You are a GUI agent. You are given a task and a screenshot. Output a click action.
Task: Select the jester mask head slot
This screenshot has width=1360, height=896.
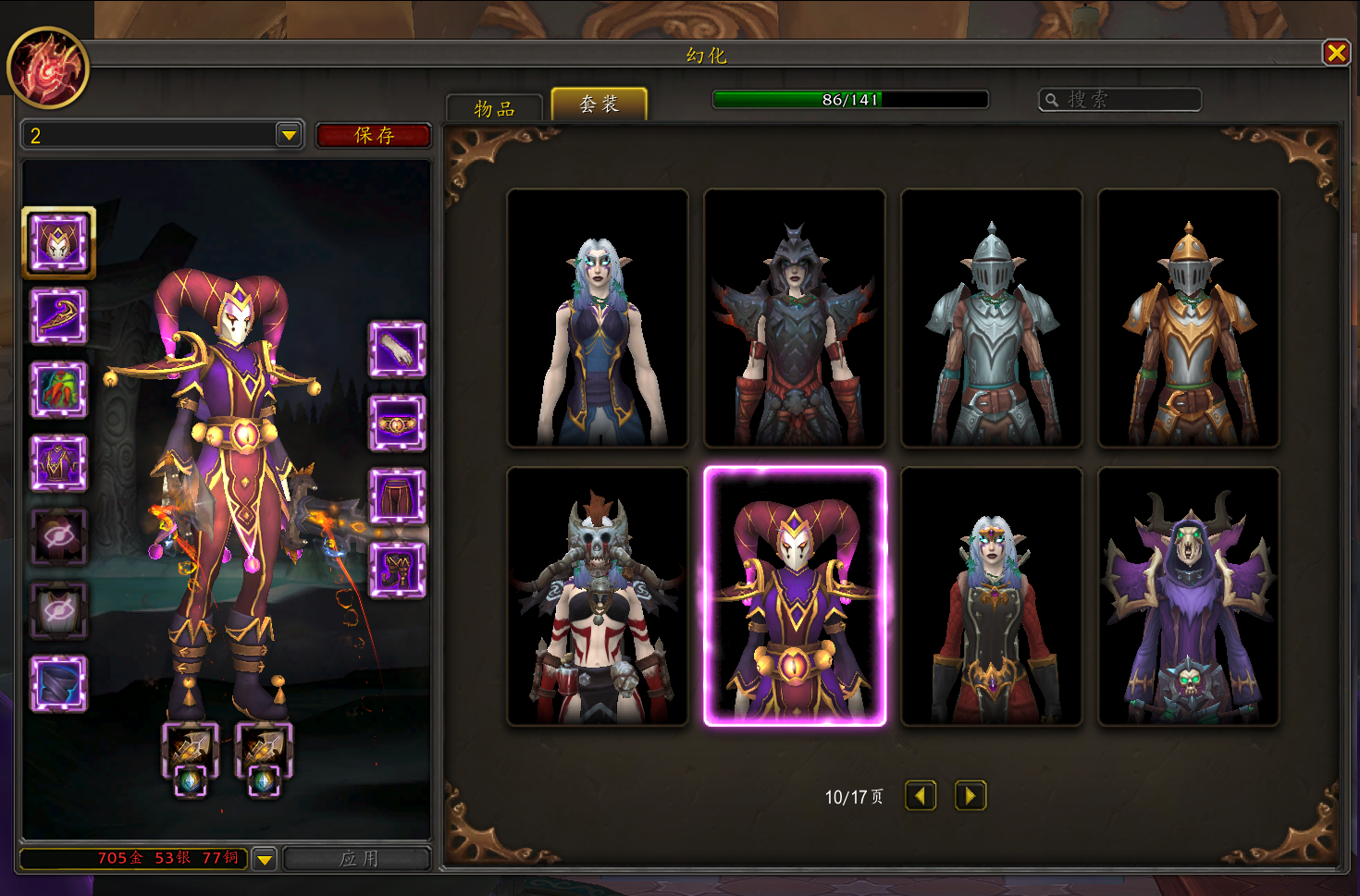pos(59,243)
